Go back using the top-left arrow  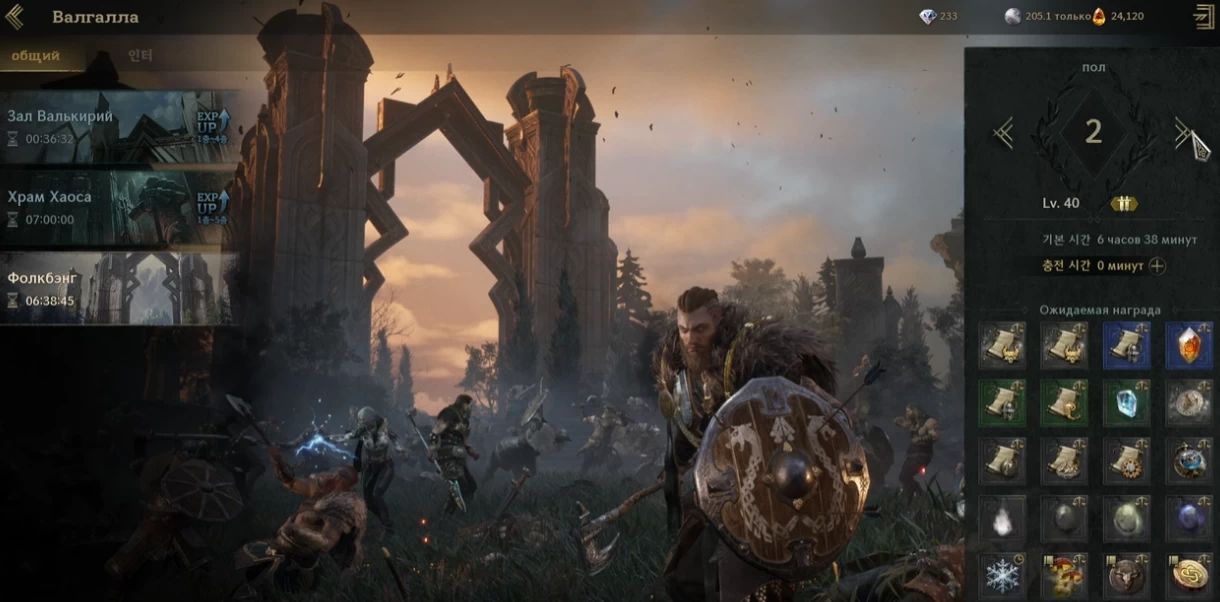click(x=14, y=17)
